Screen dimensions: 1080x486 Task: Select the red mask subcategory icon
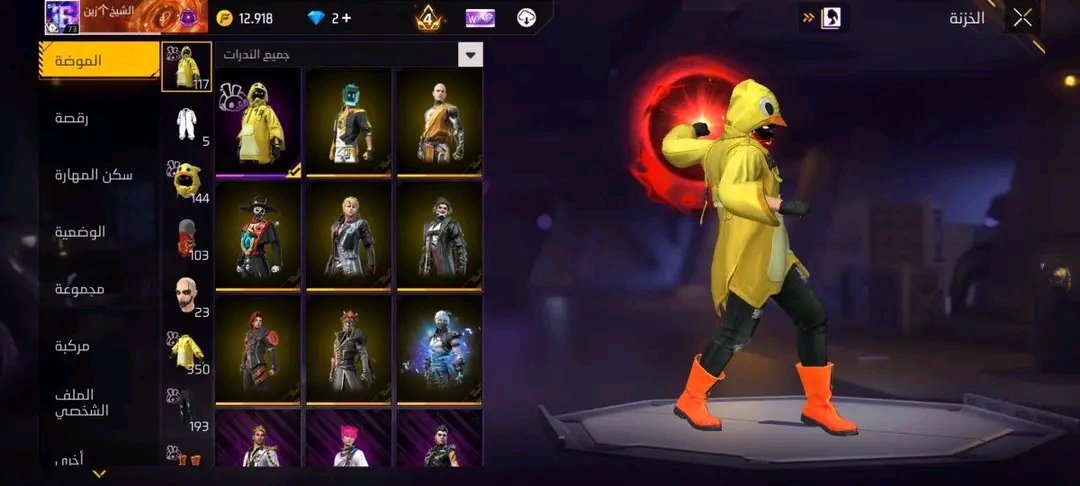point(184,240)
